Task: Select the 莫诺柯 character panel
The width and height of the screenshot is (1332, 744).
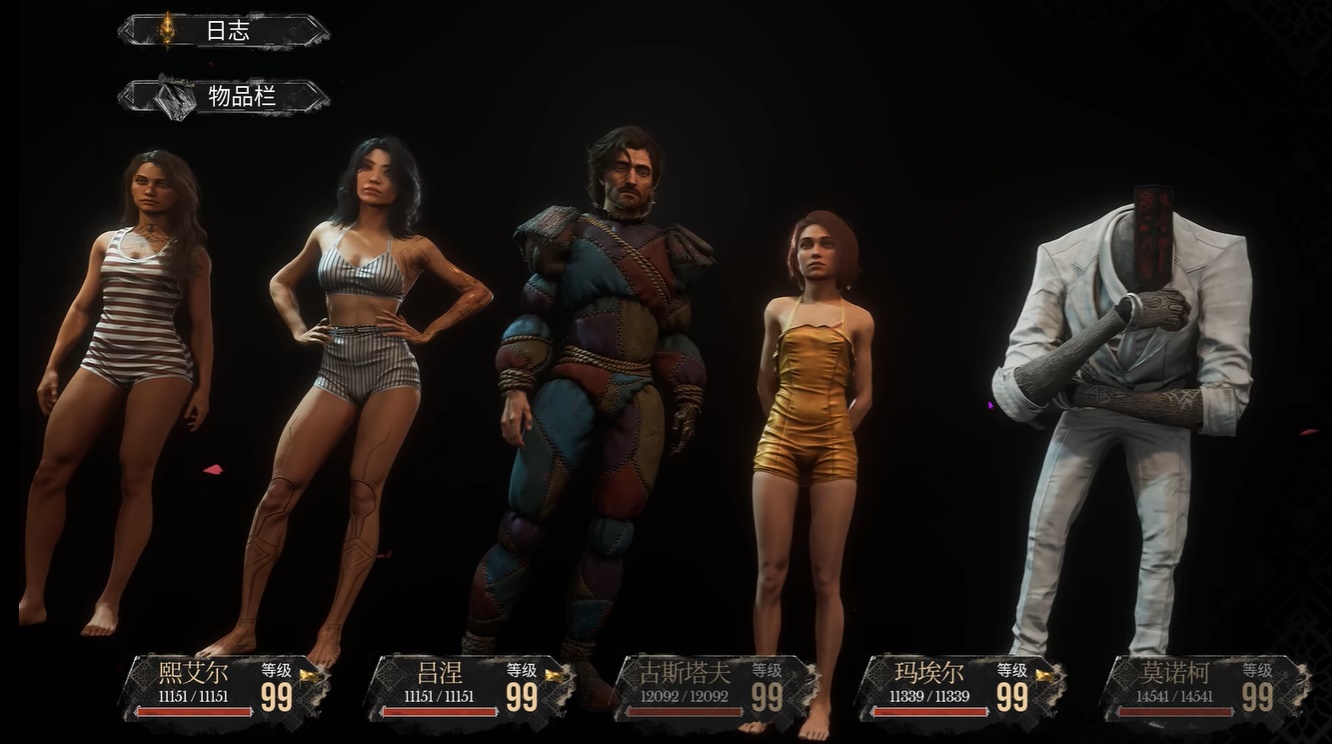Action: (1205, 688)
